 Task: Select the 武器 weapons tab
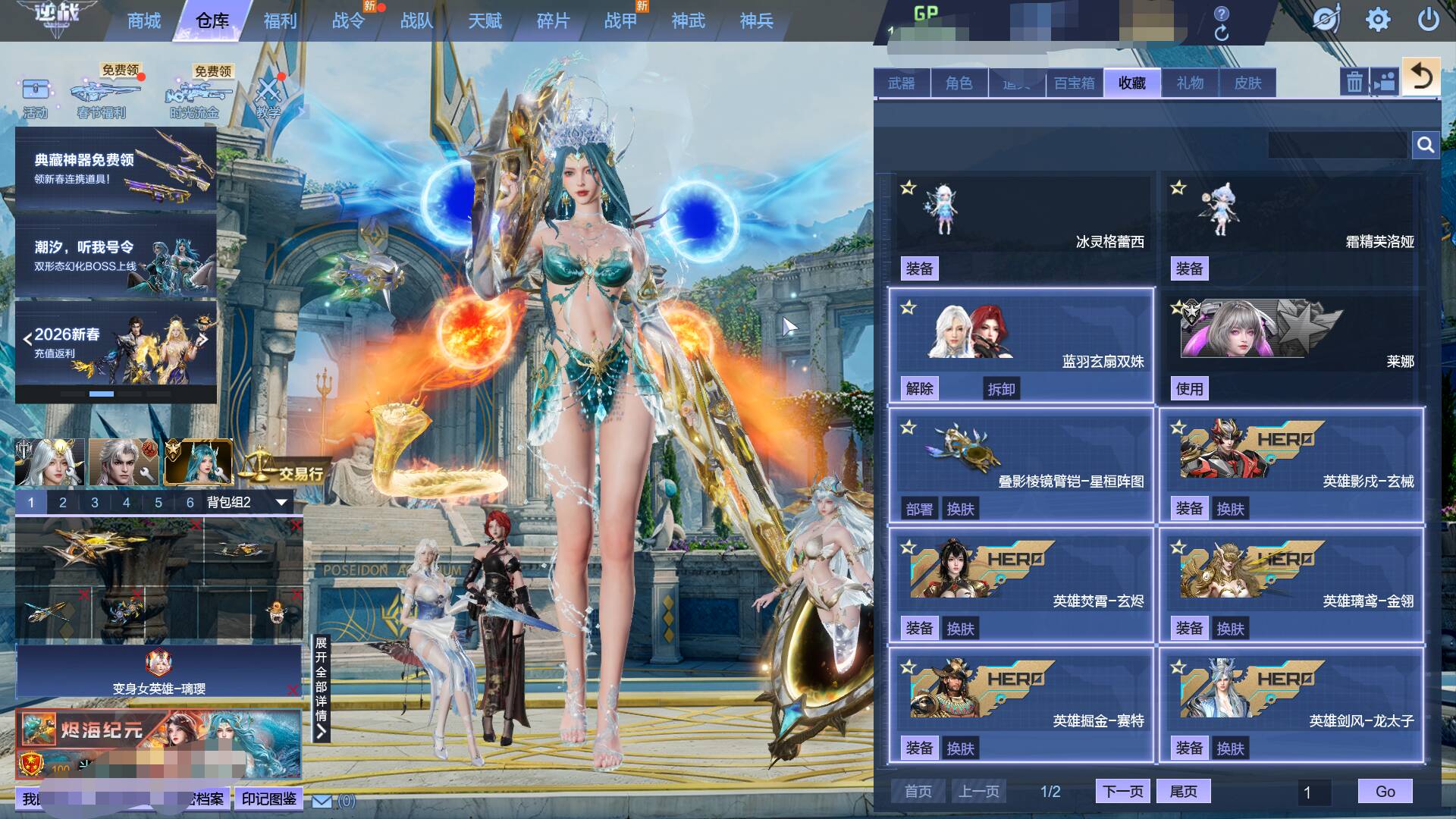coord(902,83)
